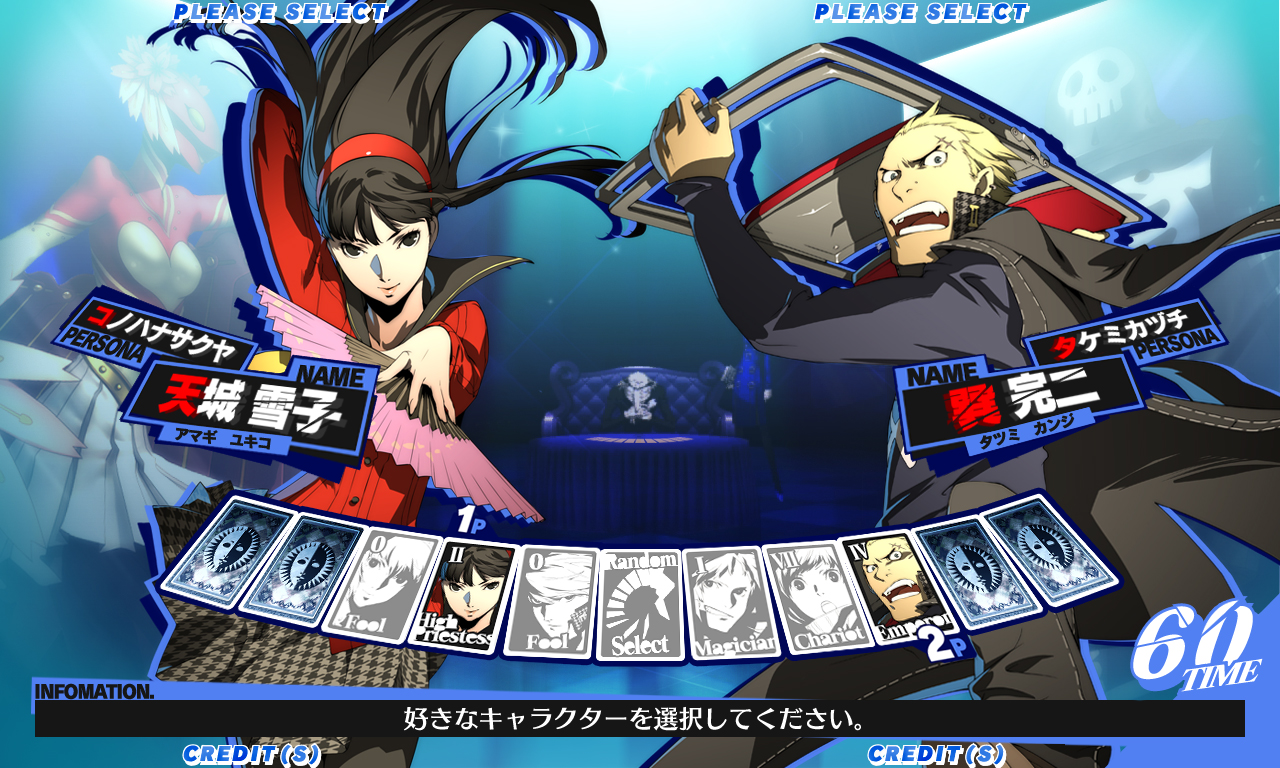Screen dimensions: 1280x768
Task: Click the Take-Mikazuchi persona label
Action: [1122, 337]
